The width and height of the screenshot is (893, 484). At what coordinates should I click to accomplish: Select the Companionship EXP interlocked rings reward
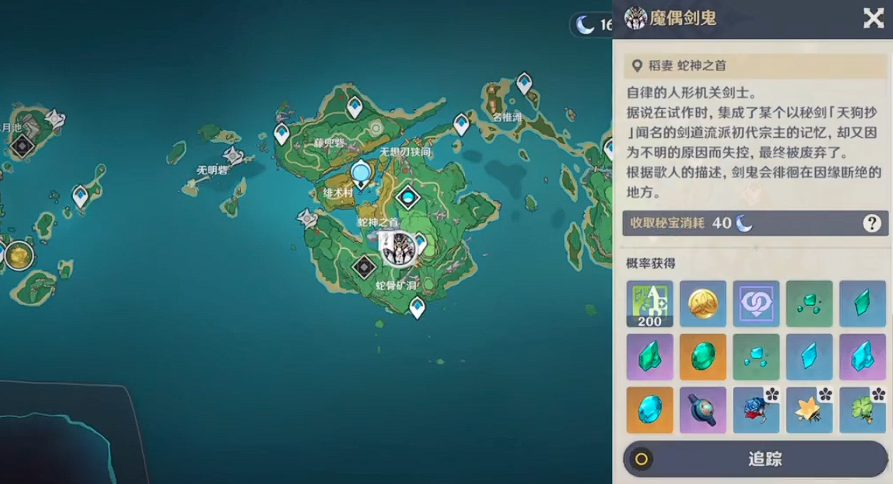pyautogui.click(x=756, y=303)
